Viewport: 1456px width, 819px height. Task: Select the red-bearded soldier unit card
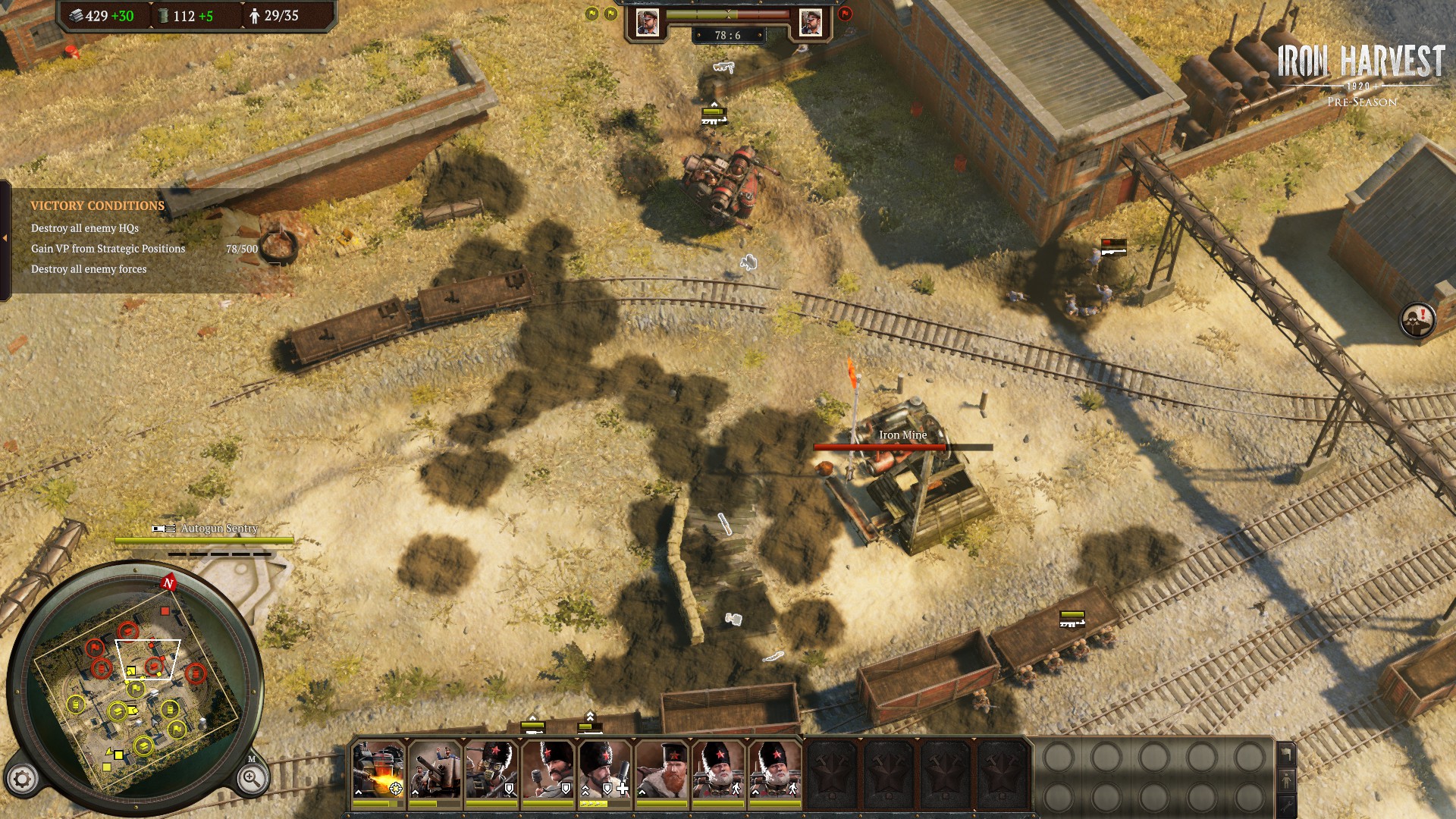[x=661, y=768]
